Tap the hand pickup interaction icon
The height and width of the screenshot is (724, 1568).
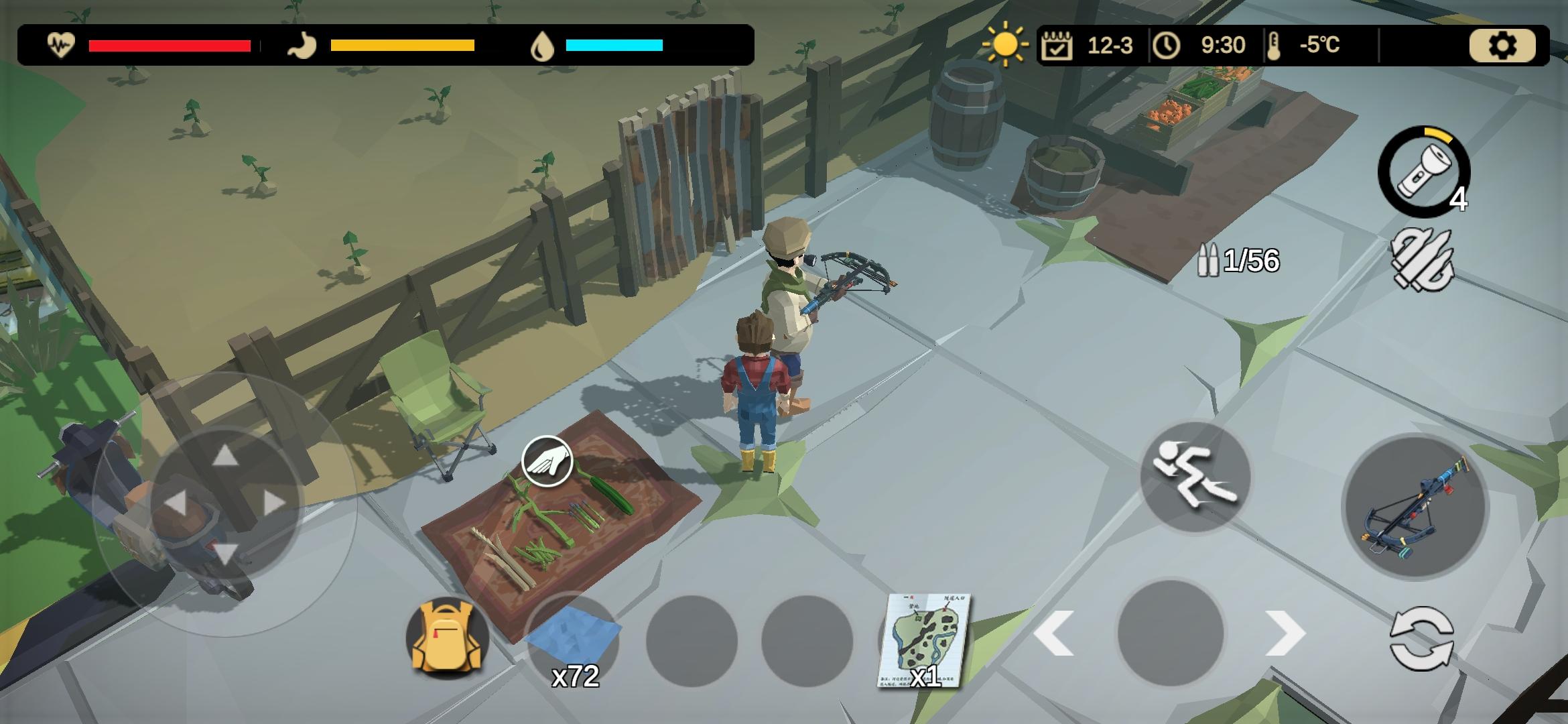[547, 461]
